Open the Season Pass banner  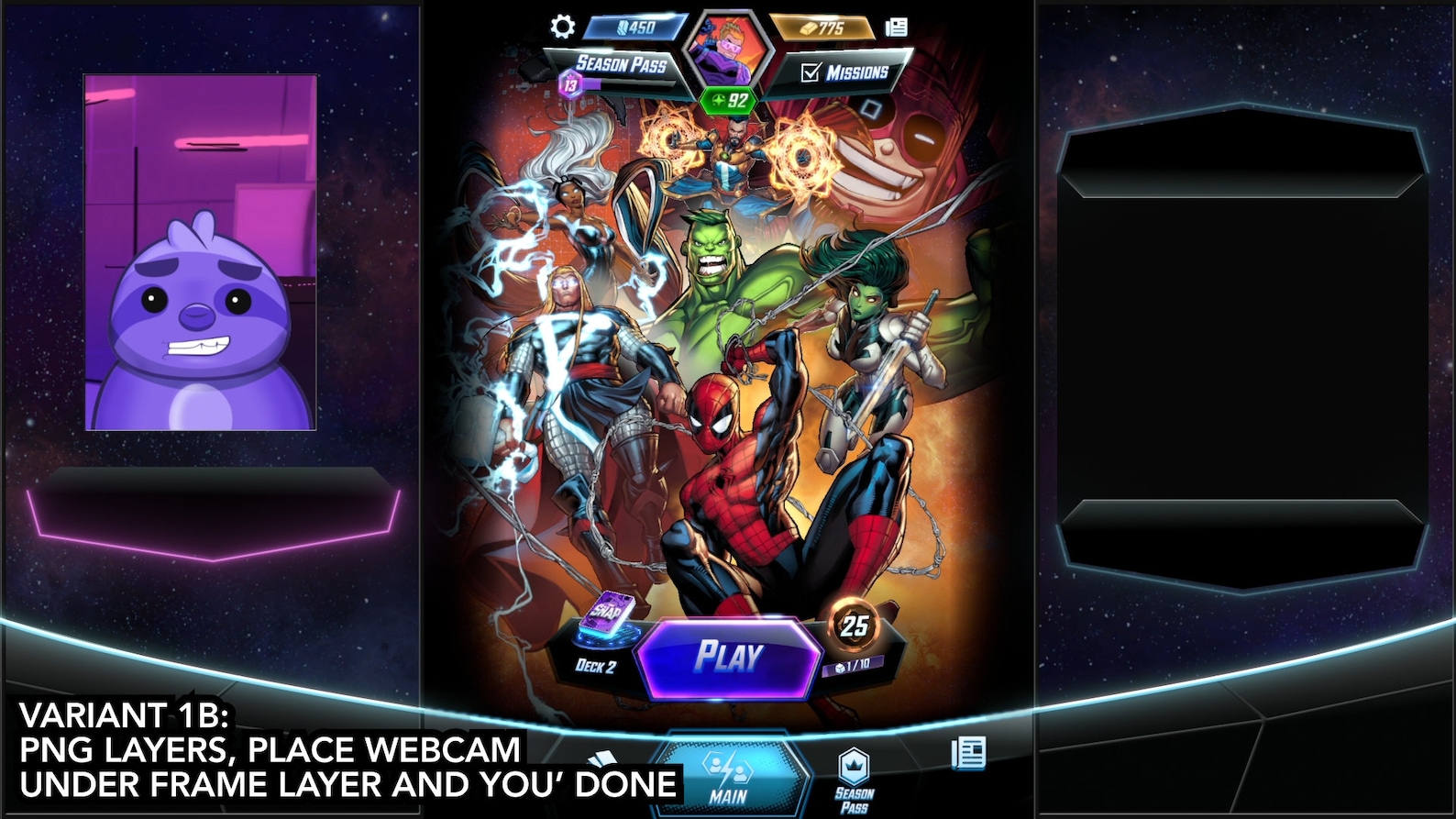tap(622, 63)
